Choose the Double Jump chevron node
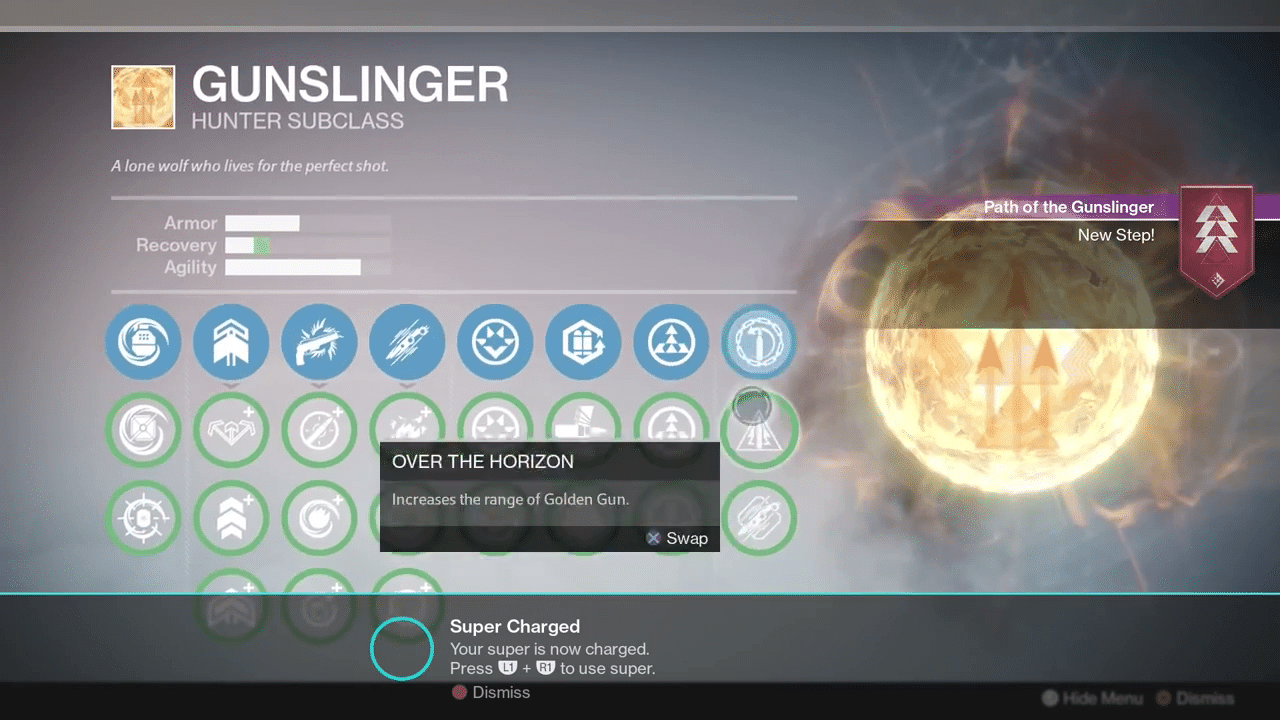This screenshot has width=1280, height=720. click(231, 343)
